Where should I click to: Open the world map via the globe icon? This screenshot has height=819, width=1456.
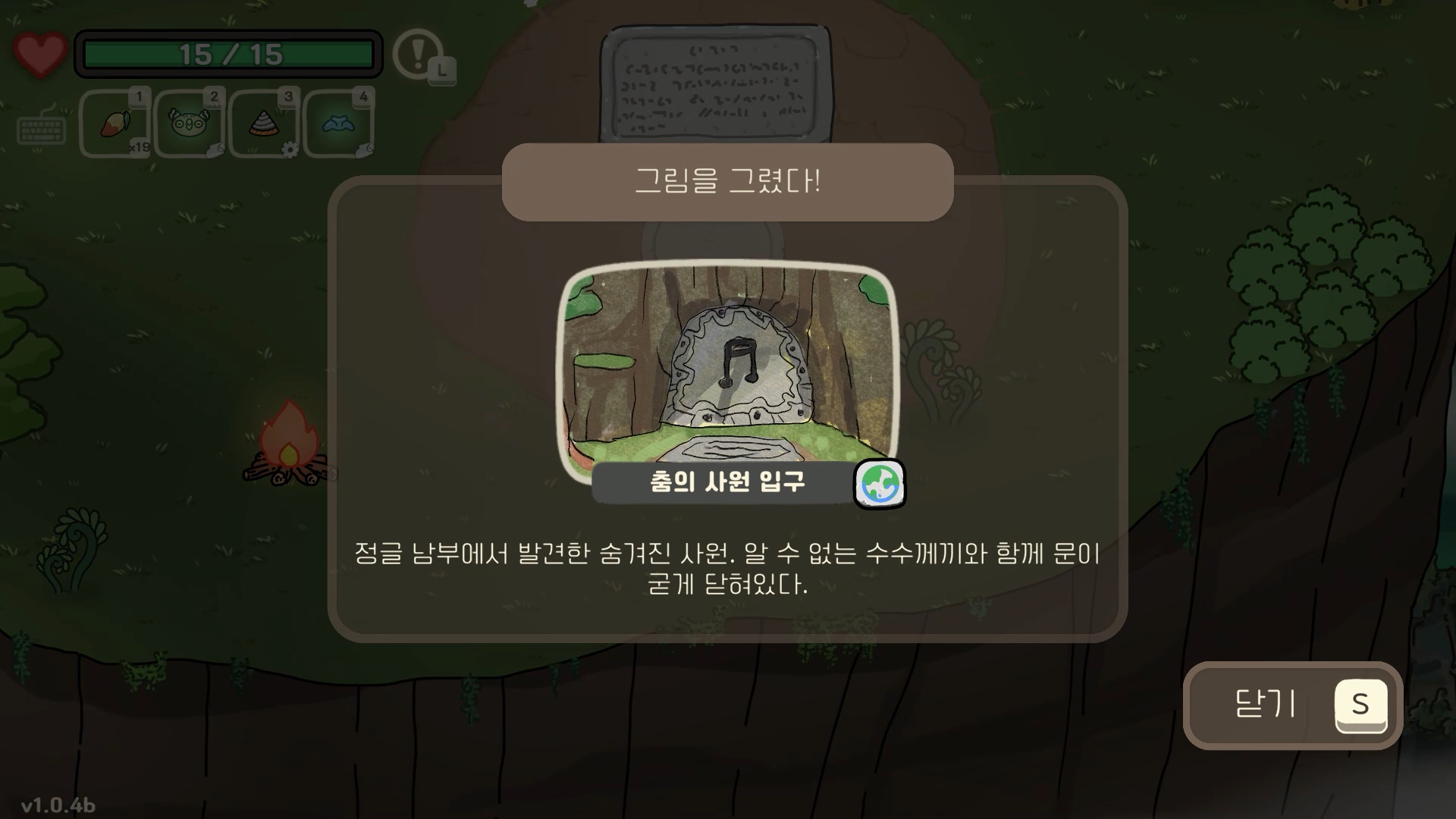point(880,483)
